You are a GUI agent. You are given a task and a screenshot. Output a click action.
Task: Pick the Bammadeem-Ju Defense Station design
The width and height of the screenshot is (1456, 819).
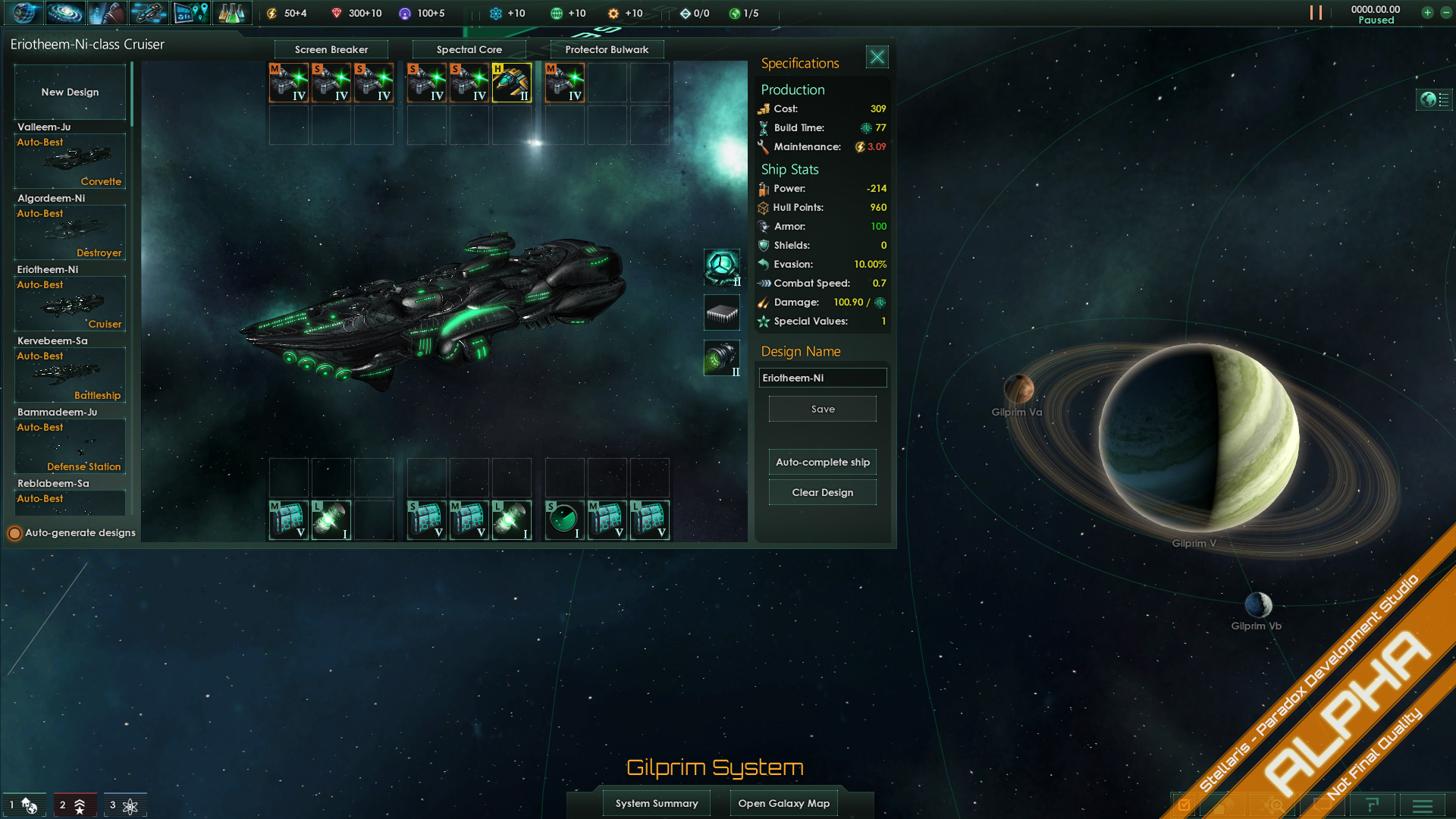[70, 446]
